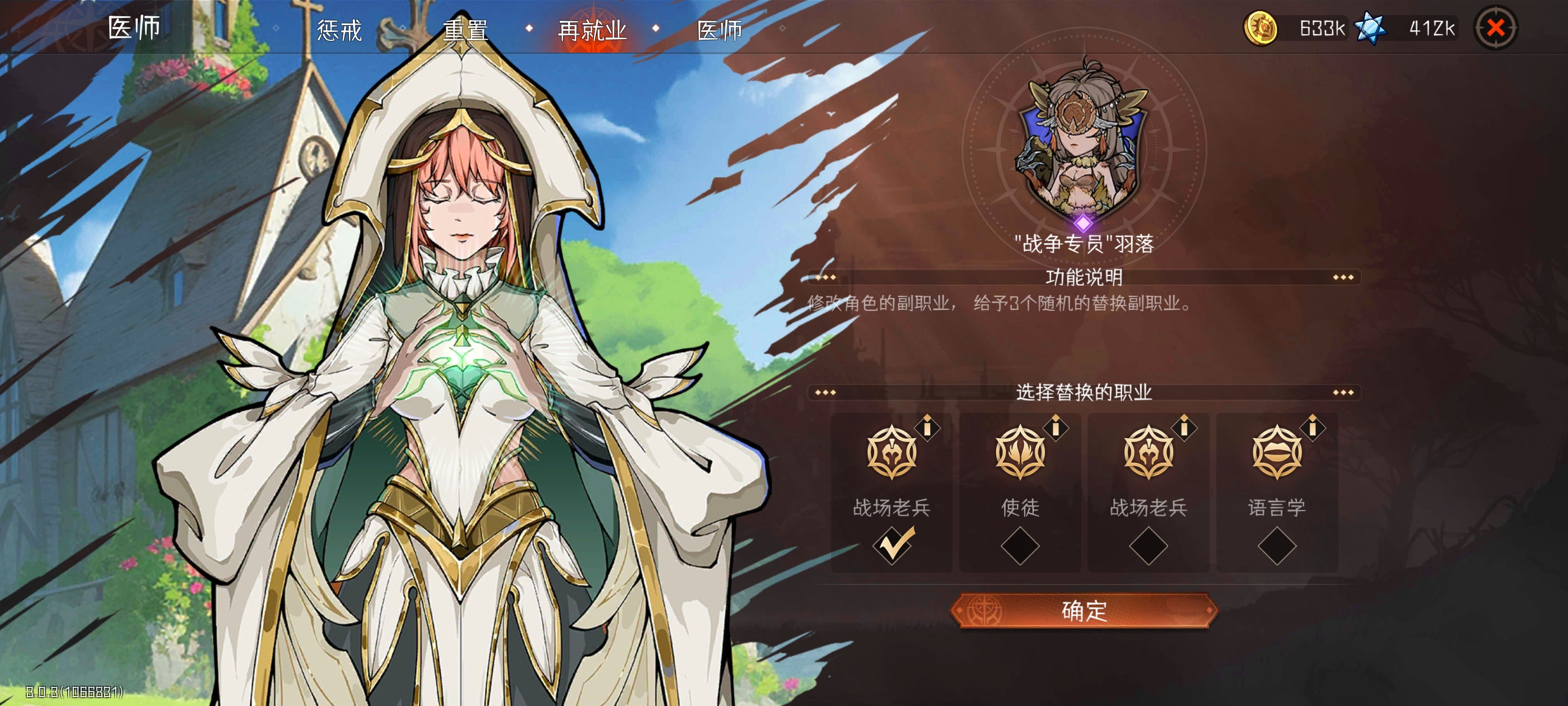View info icon on the 语言学 job
The width and height of the screenshot is (1568, 706).
(1313, 428)
